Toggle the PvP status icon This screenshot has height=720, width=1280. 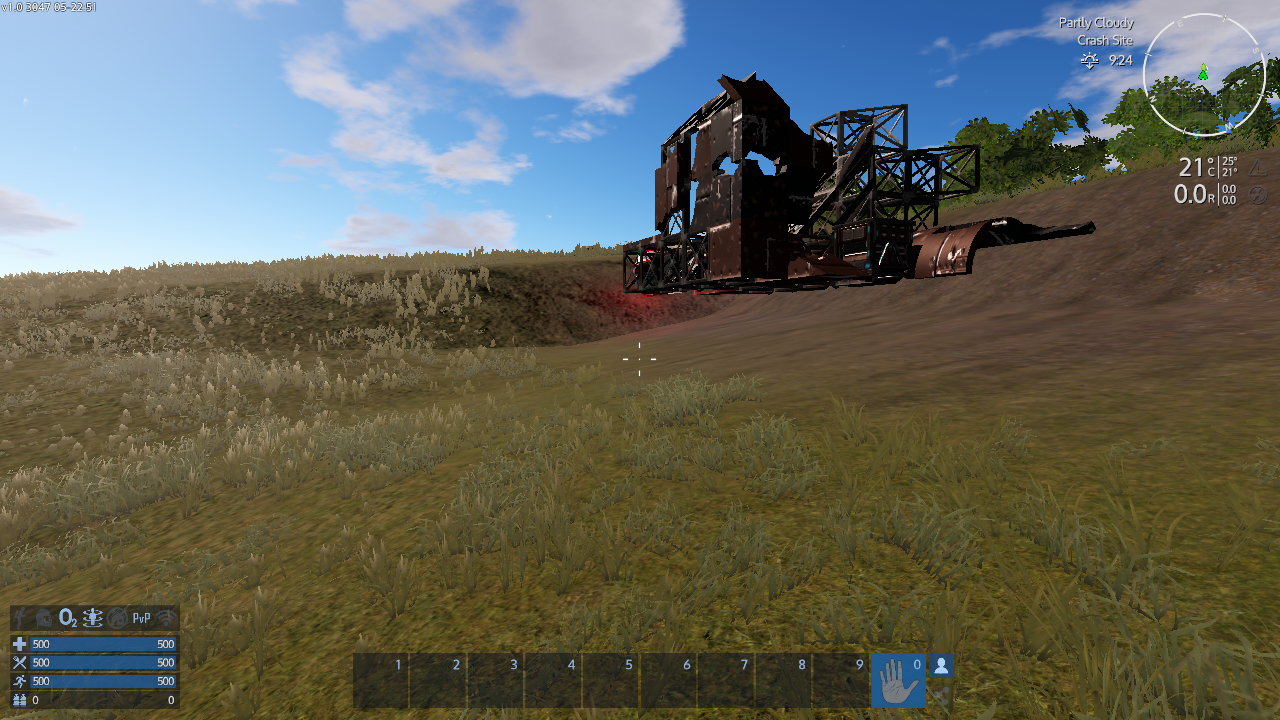(x=142, y=618)
